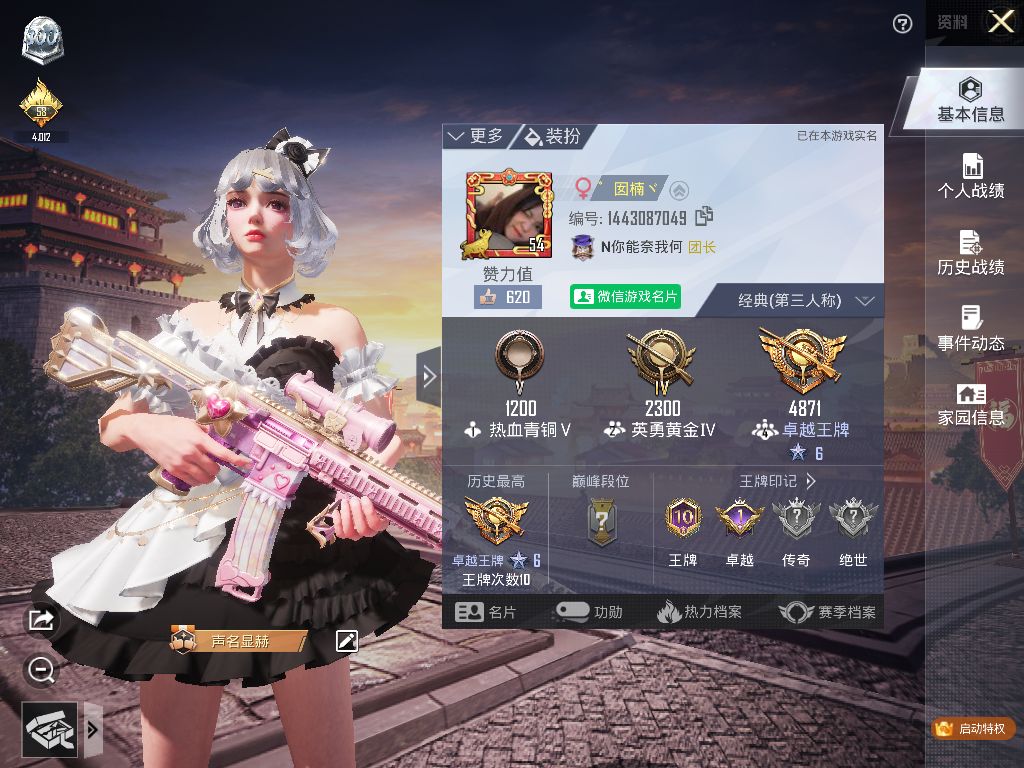The height and width of the screenshot is (768, 1024).
Task: Tap the share arrow icon
Action: coord(41,621)
